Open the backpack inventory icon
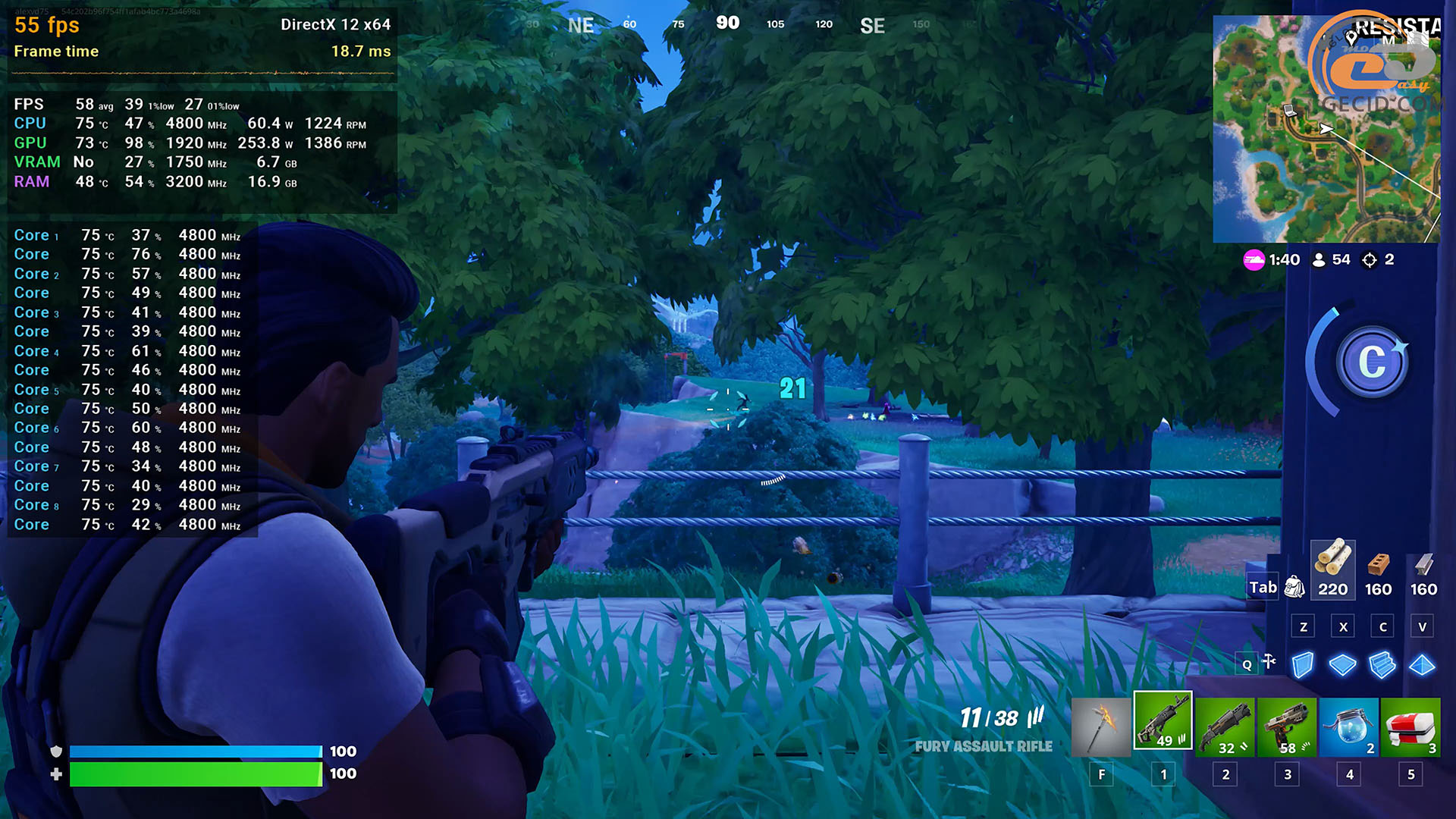Viewport: 1456px width, 819px height. [x=1294, y=586]
